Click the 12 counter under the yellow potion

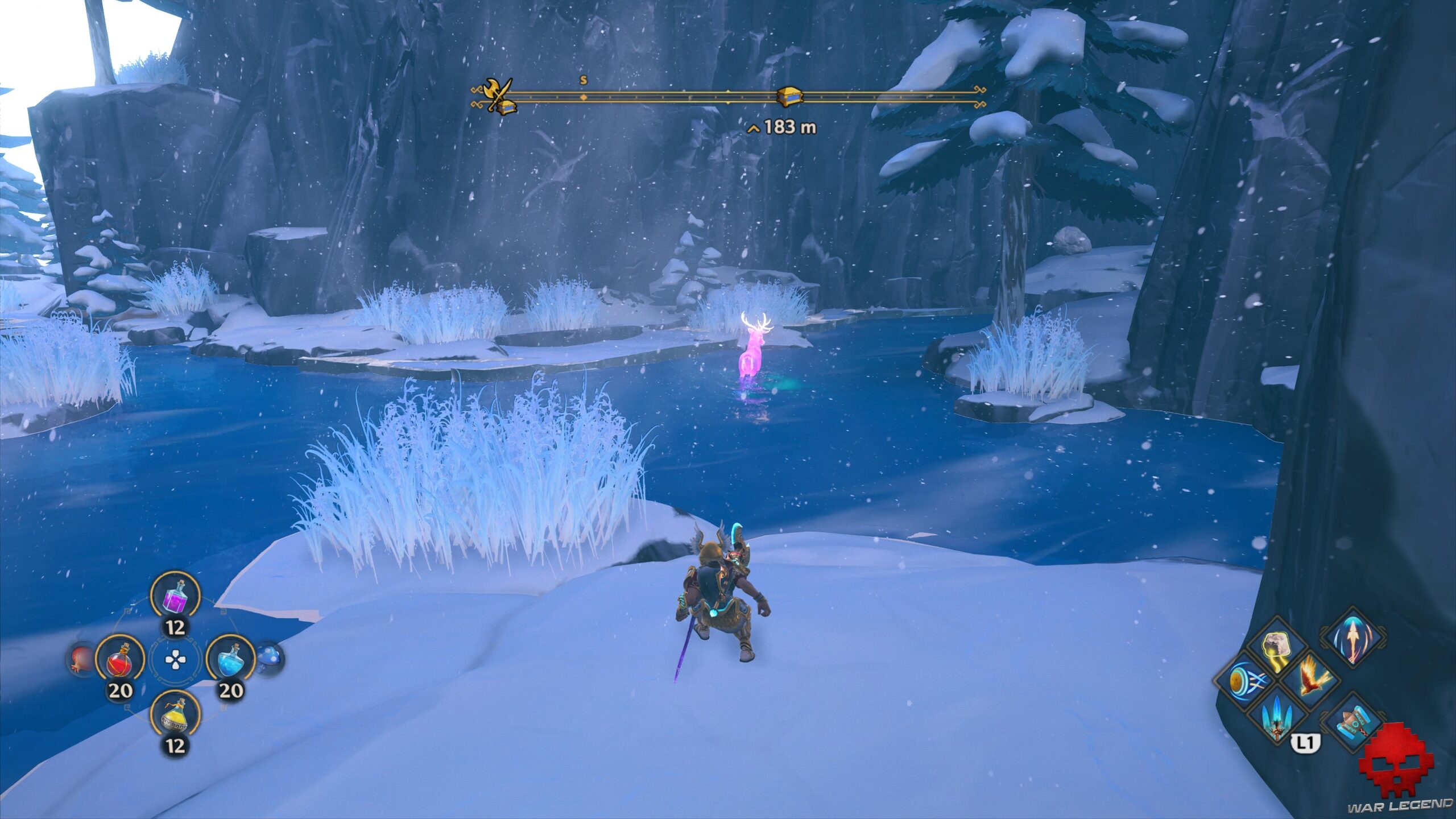[176, 744]
